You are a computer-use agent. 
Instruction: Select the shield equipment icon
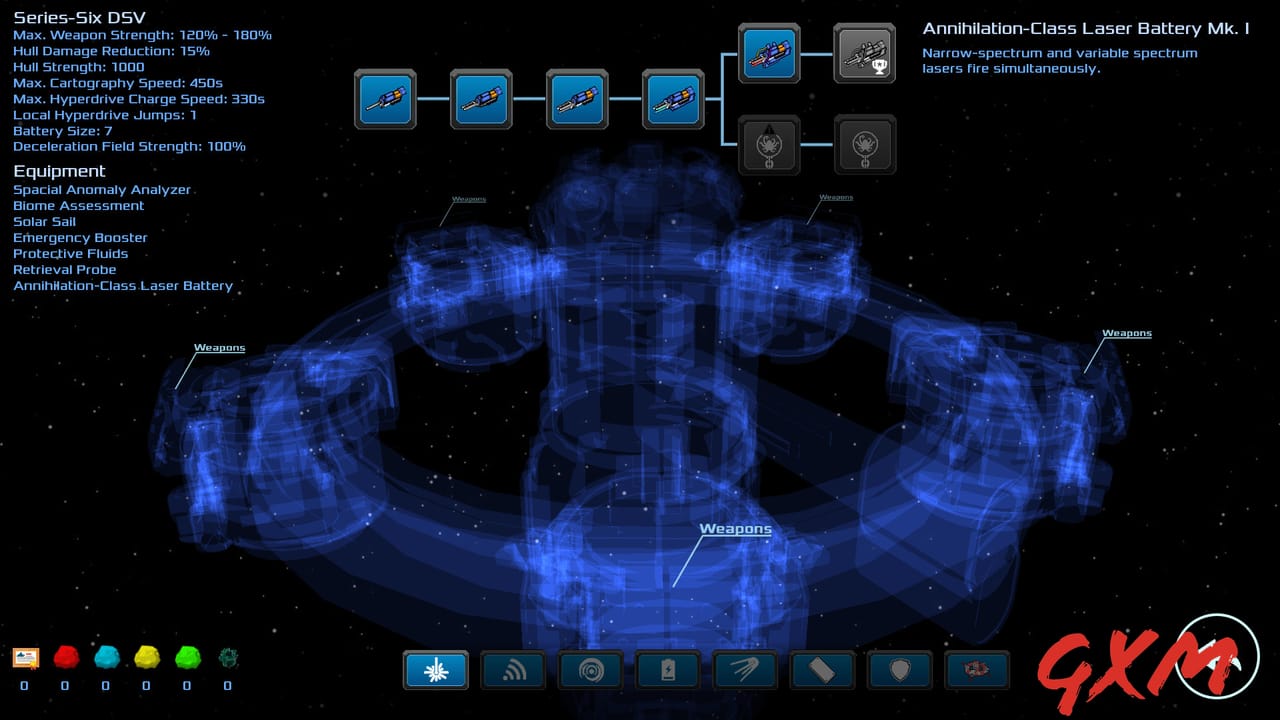(x=899, y=670)
